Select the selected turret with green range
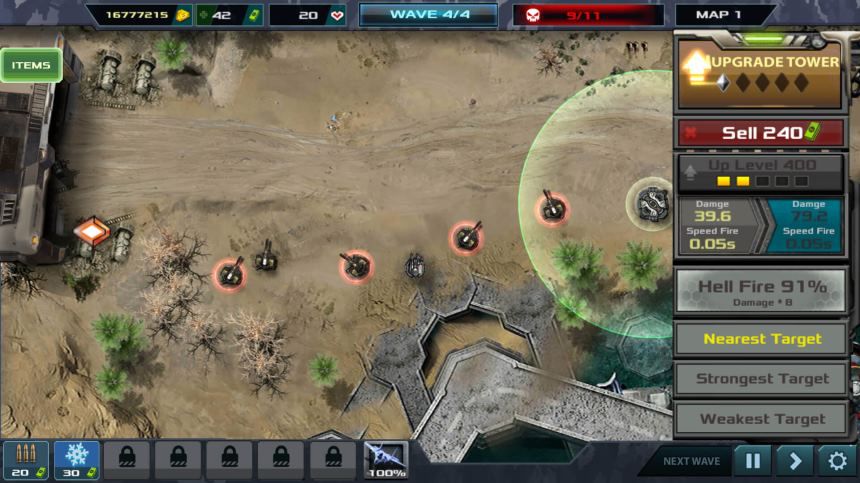This screenshot has width=860, height=483. pyautogui.click(x=653, y=203)
